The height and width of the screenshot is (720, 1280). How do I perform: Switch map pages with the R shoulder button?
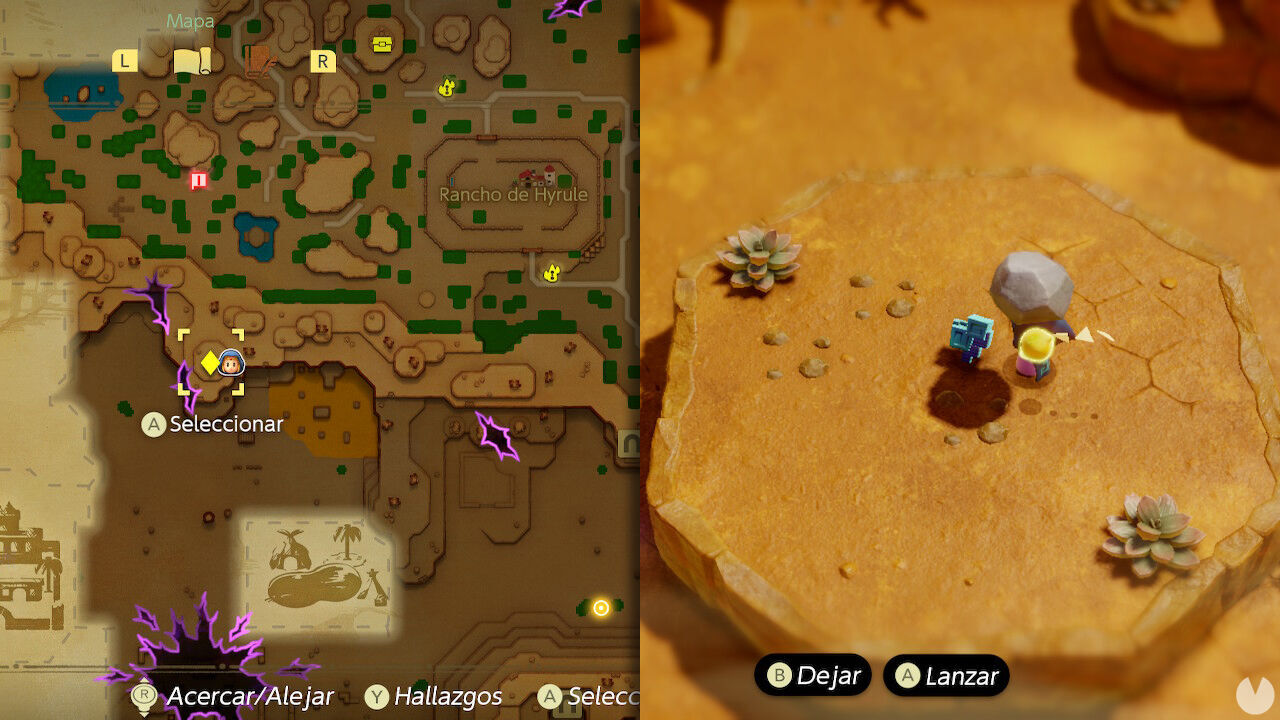pos(322,60)
